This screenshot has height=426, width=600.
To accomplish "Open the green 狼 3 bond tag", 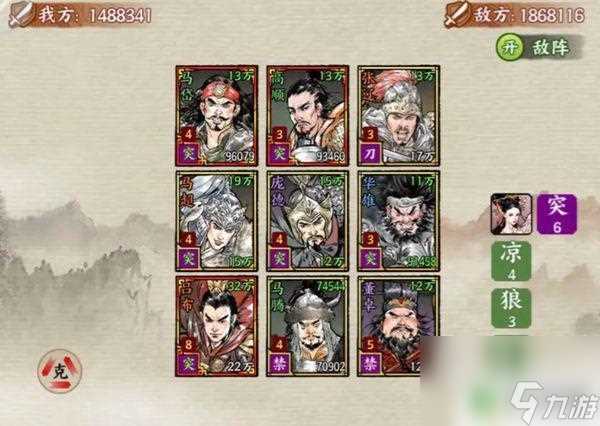I will point(510,308).
